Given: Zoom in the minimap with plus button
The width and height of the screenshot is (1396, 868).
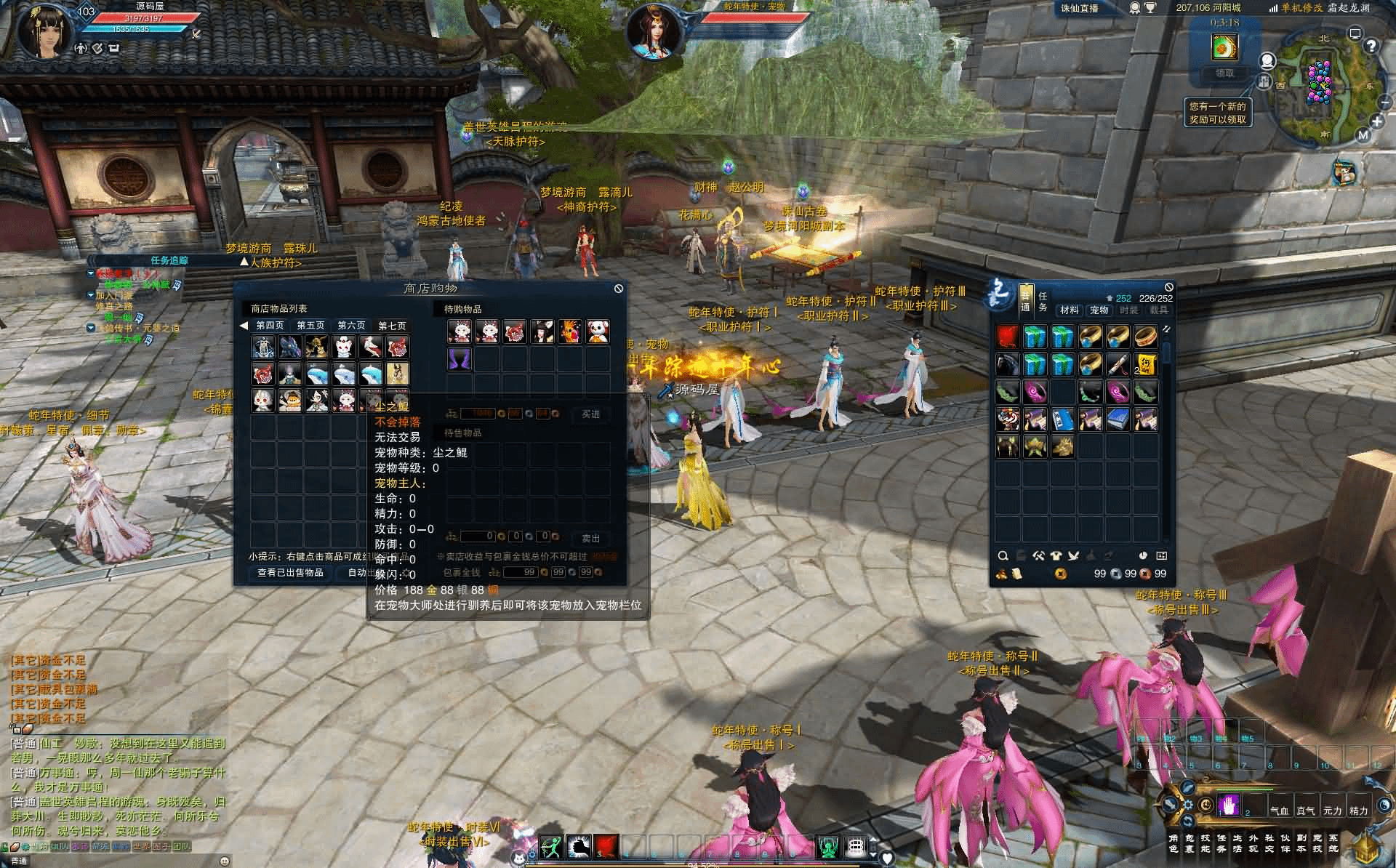Looking at the screenshot, I should 1377,121.
